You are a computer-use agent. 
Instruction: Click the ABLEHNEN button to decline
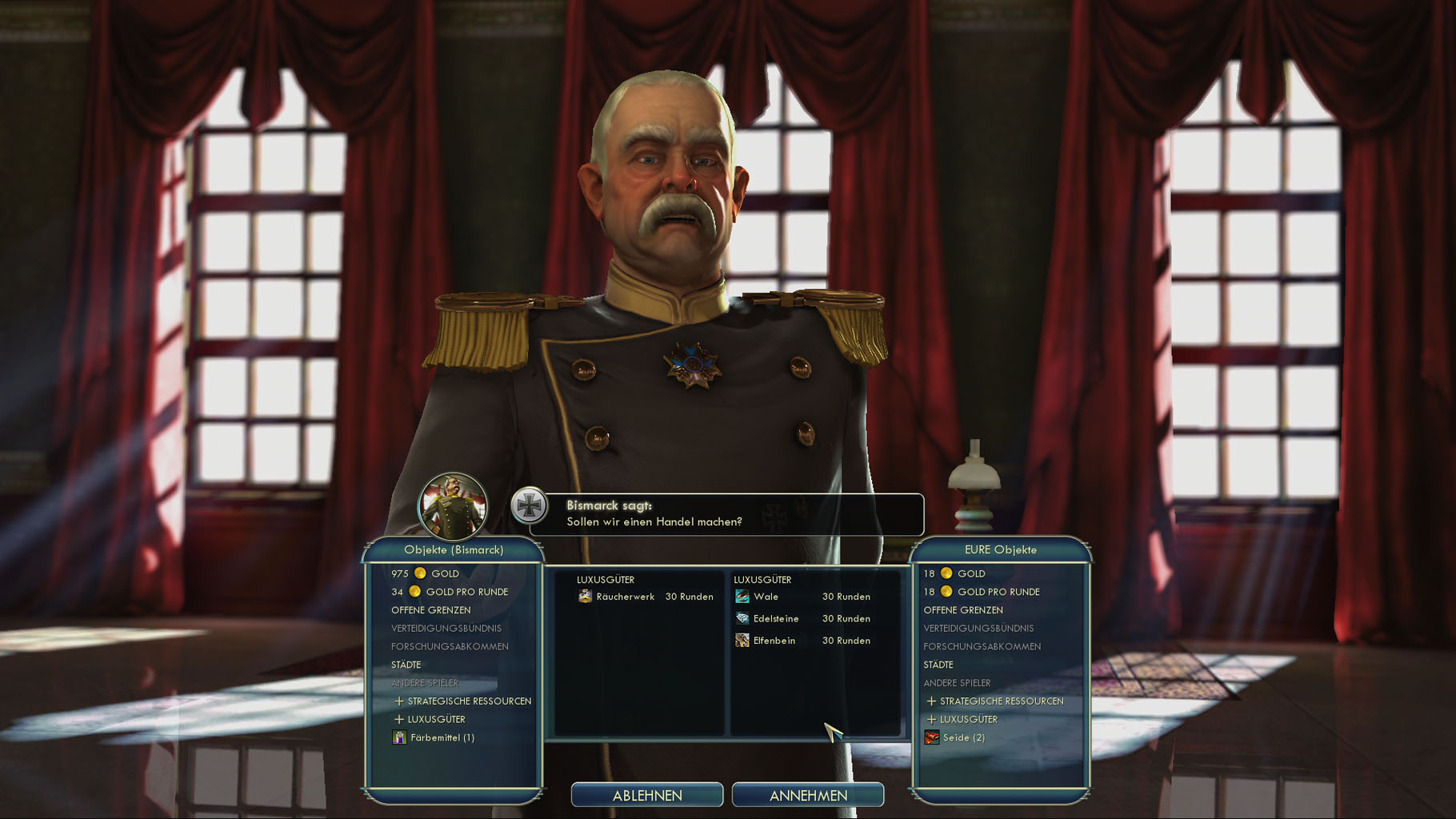(646, 795)
